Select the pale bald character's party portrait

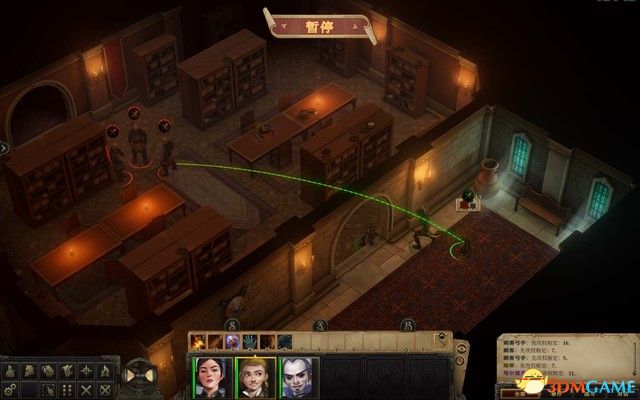(x=299, y=377)
